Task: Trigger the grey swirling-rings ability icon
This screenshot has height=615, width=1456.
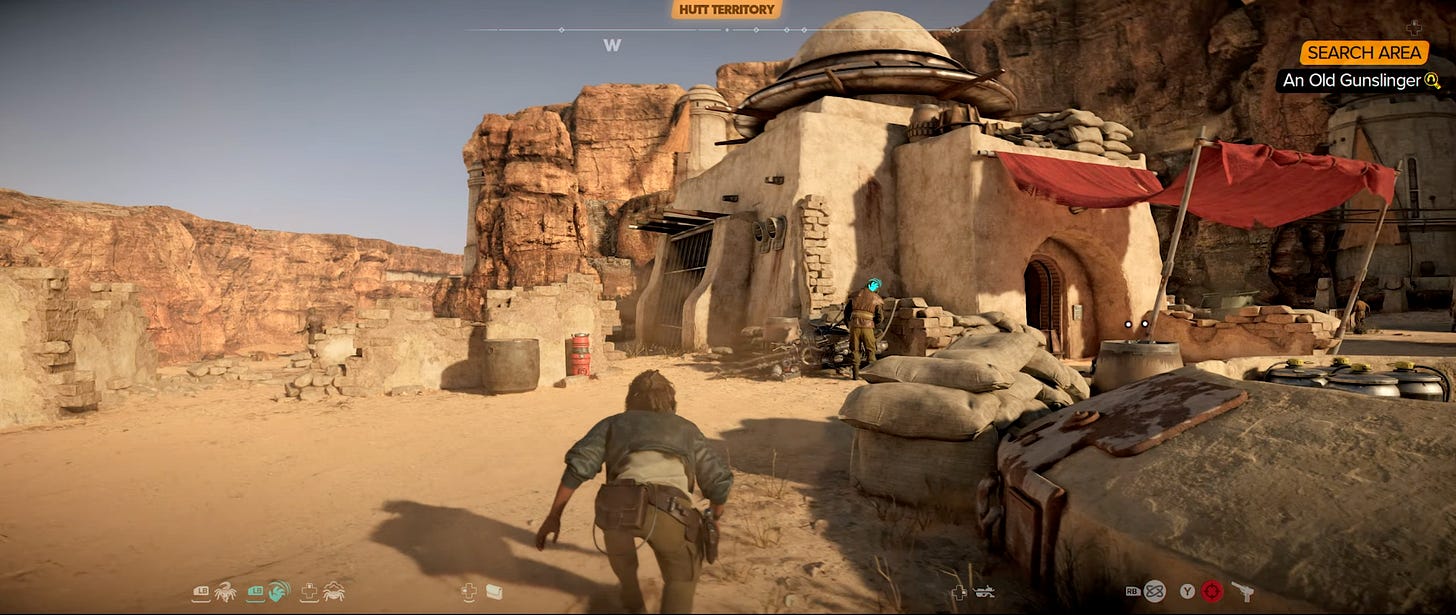Action: click(1154, 591)
